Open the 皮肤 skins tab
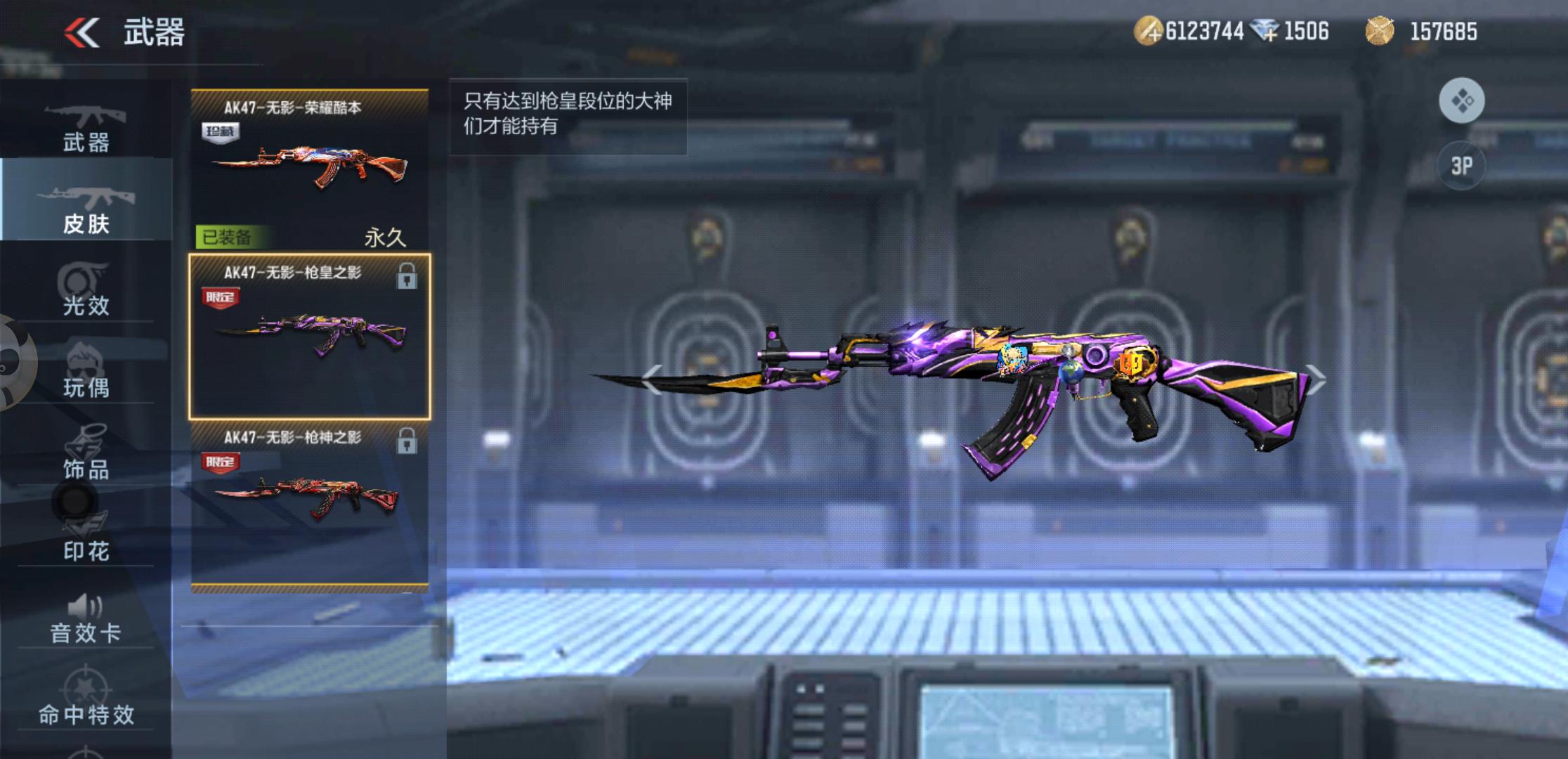 (86, 209)
